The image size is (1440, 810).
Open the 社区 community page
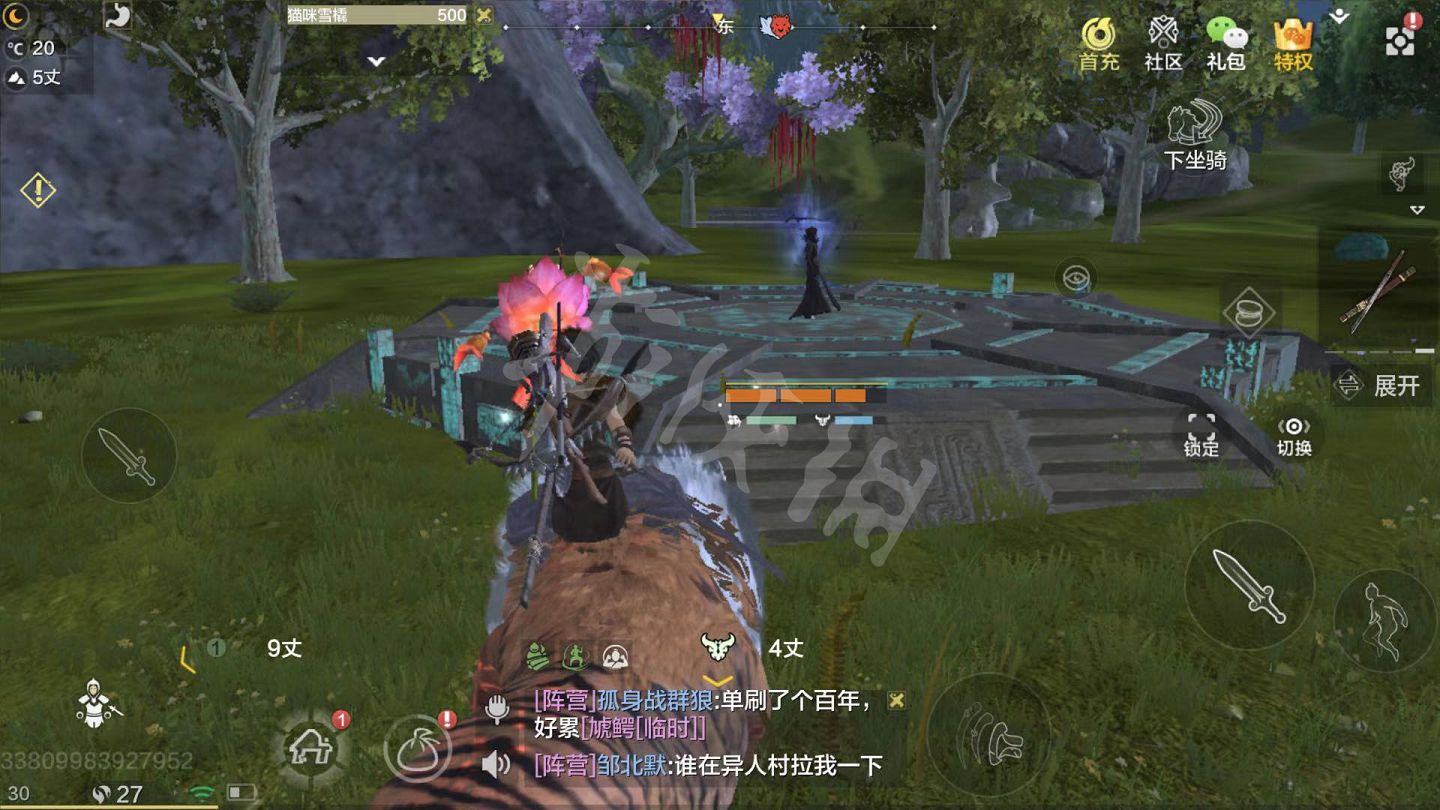tap(1163, 43)
